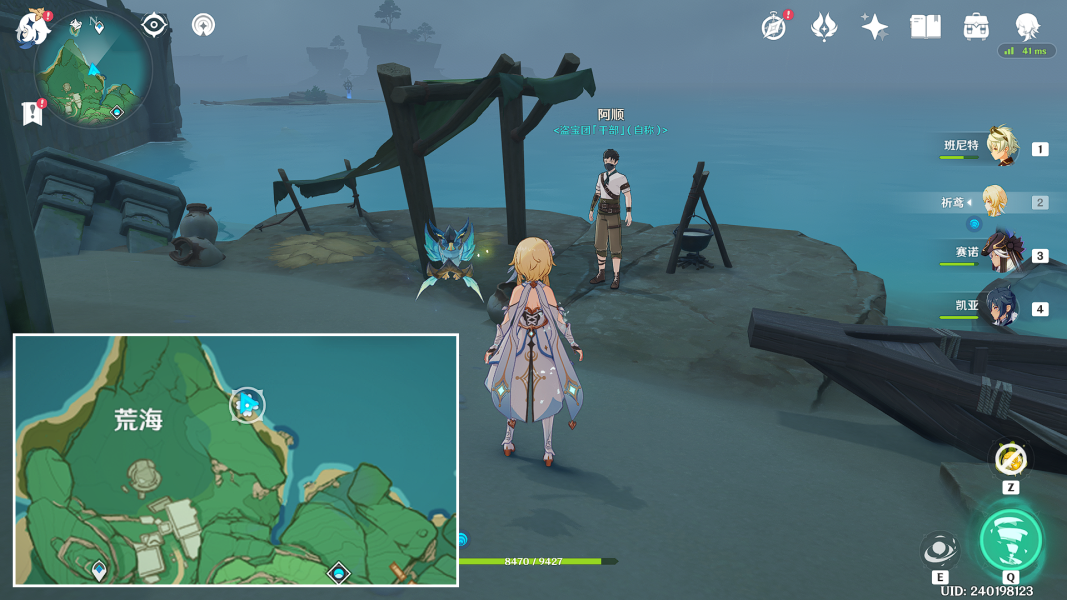The image size is (1067, 600).
Task: Open the quest banner icon
Action: [32, 113]
